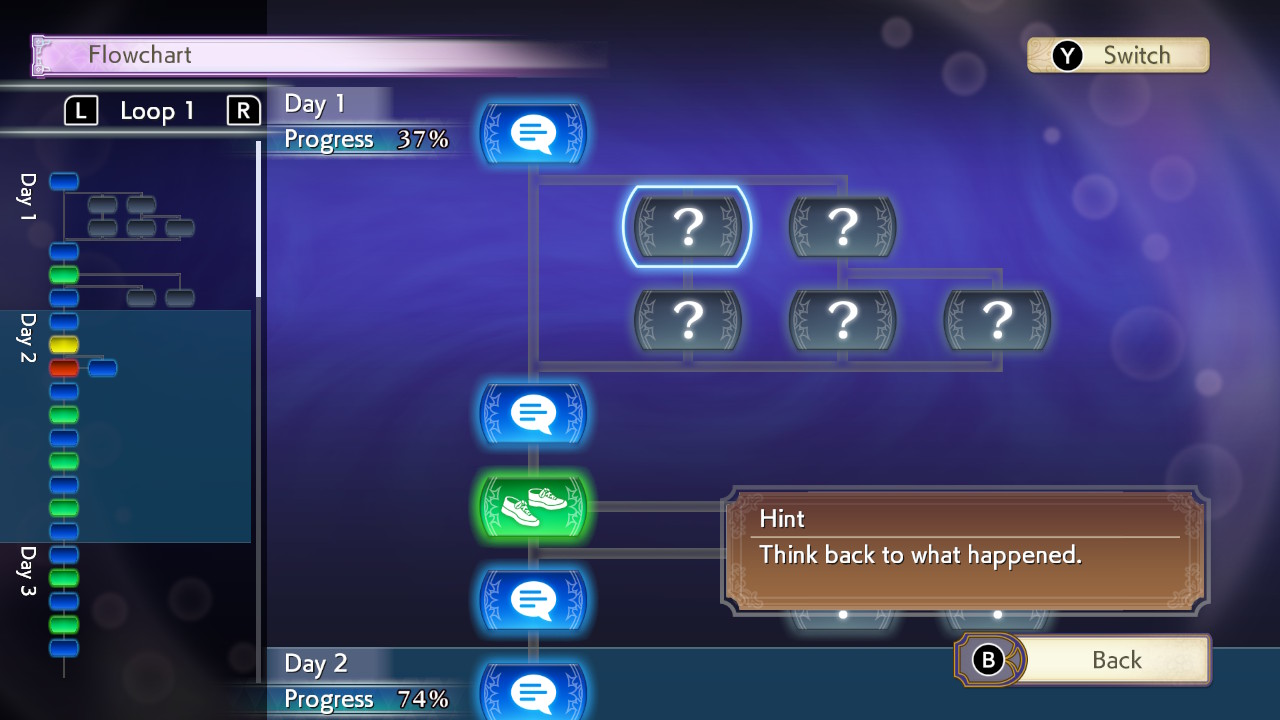Choose the speech node beside Day 2 progress
Viewport: 1280px width, 720px height.
pyautogui.click(x=533, y=692)
